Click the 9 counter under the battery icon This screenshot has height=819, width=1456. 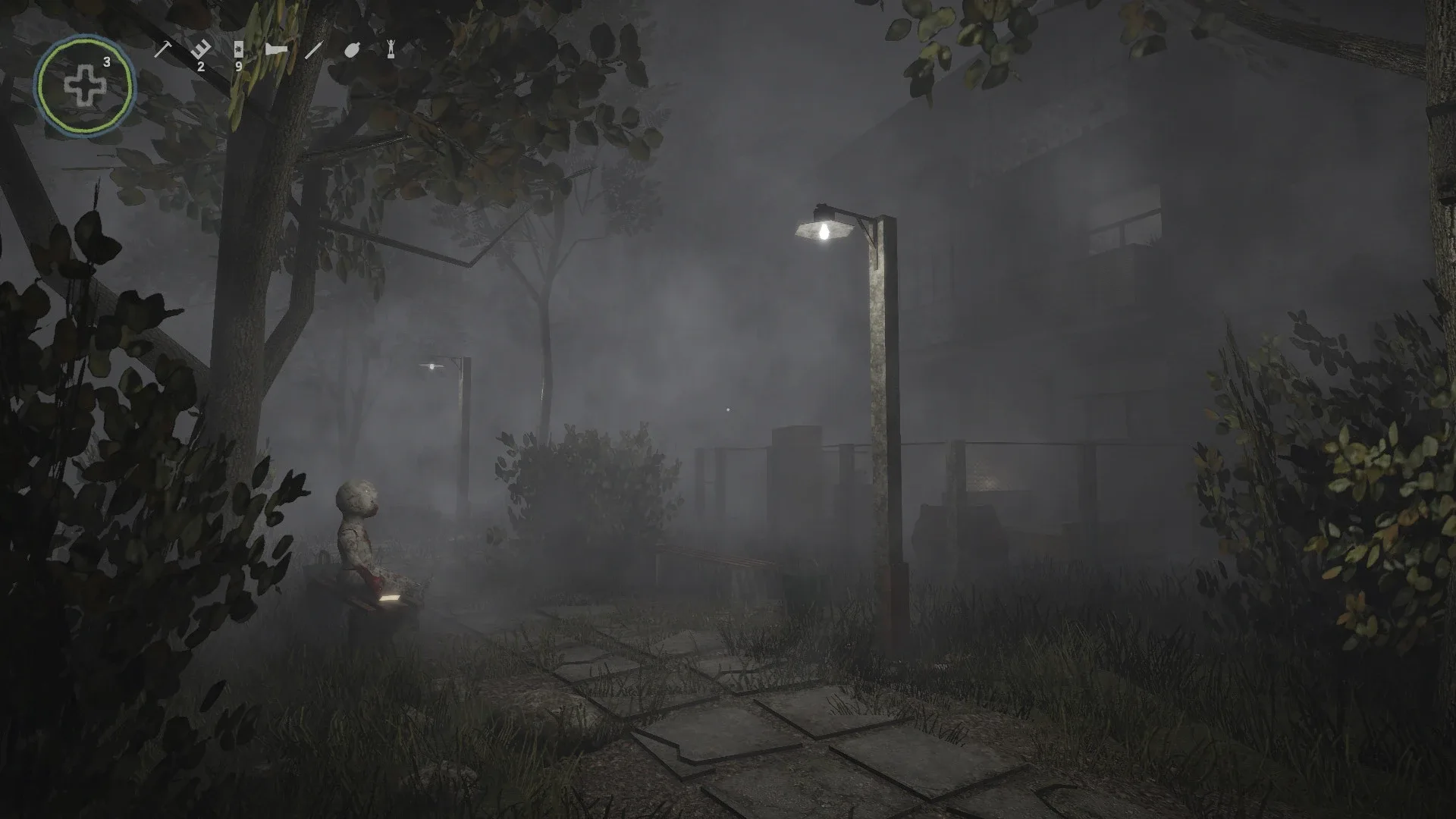pos(239,67)
